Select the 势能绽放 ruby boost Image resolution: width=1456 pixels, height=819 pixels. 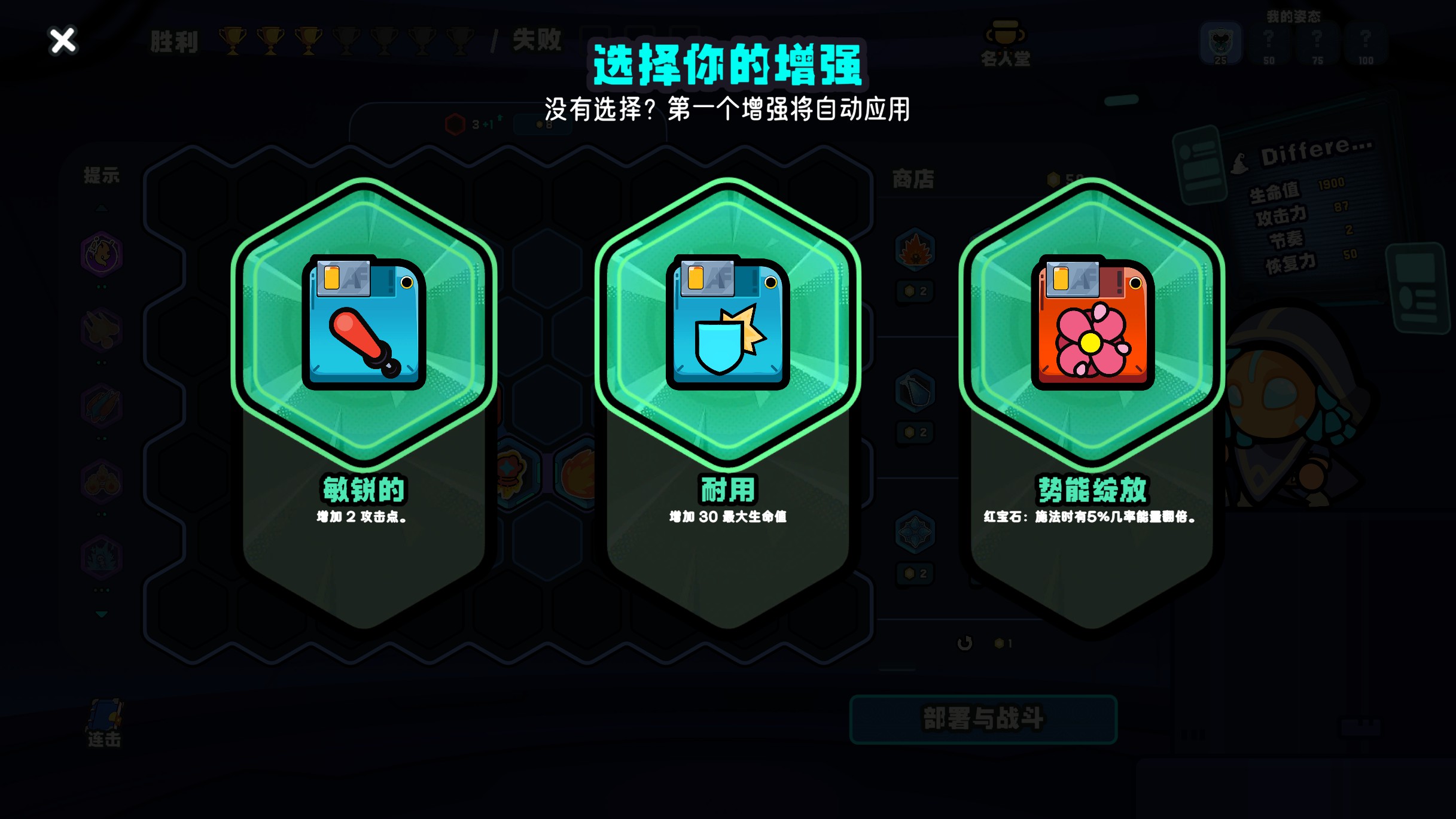[1091, 326]
